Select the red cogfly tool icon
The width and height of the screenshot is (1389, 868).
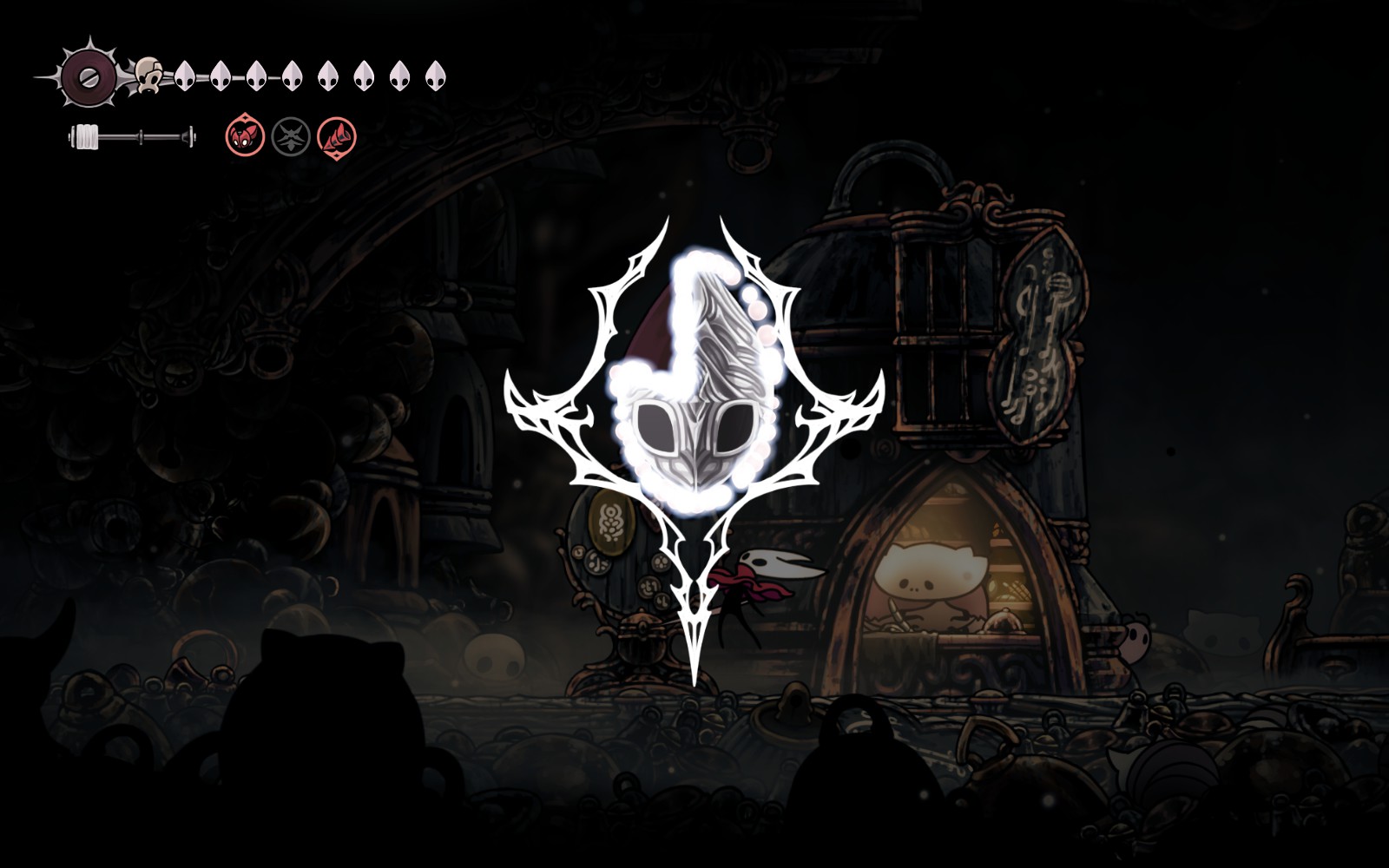[x=245, y=137]
